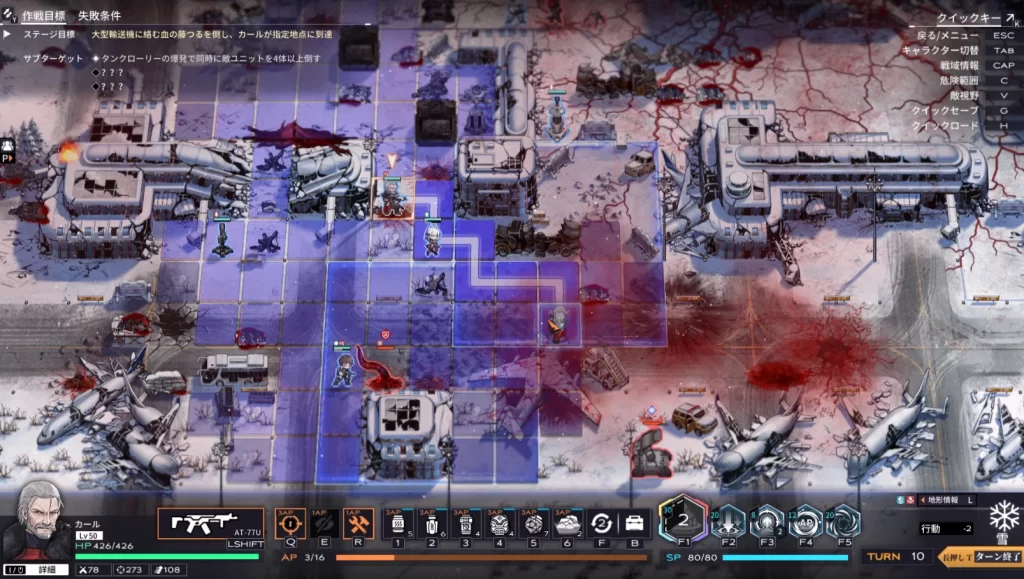This screenshot has height=579, width=1024.
Task: Activate the crosshair target skill
Action: [290, 522]
